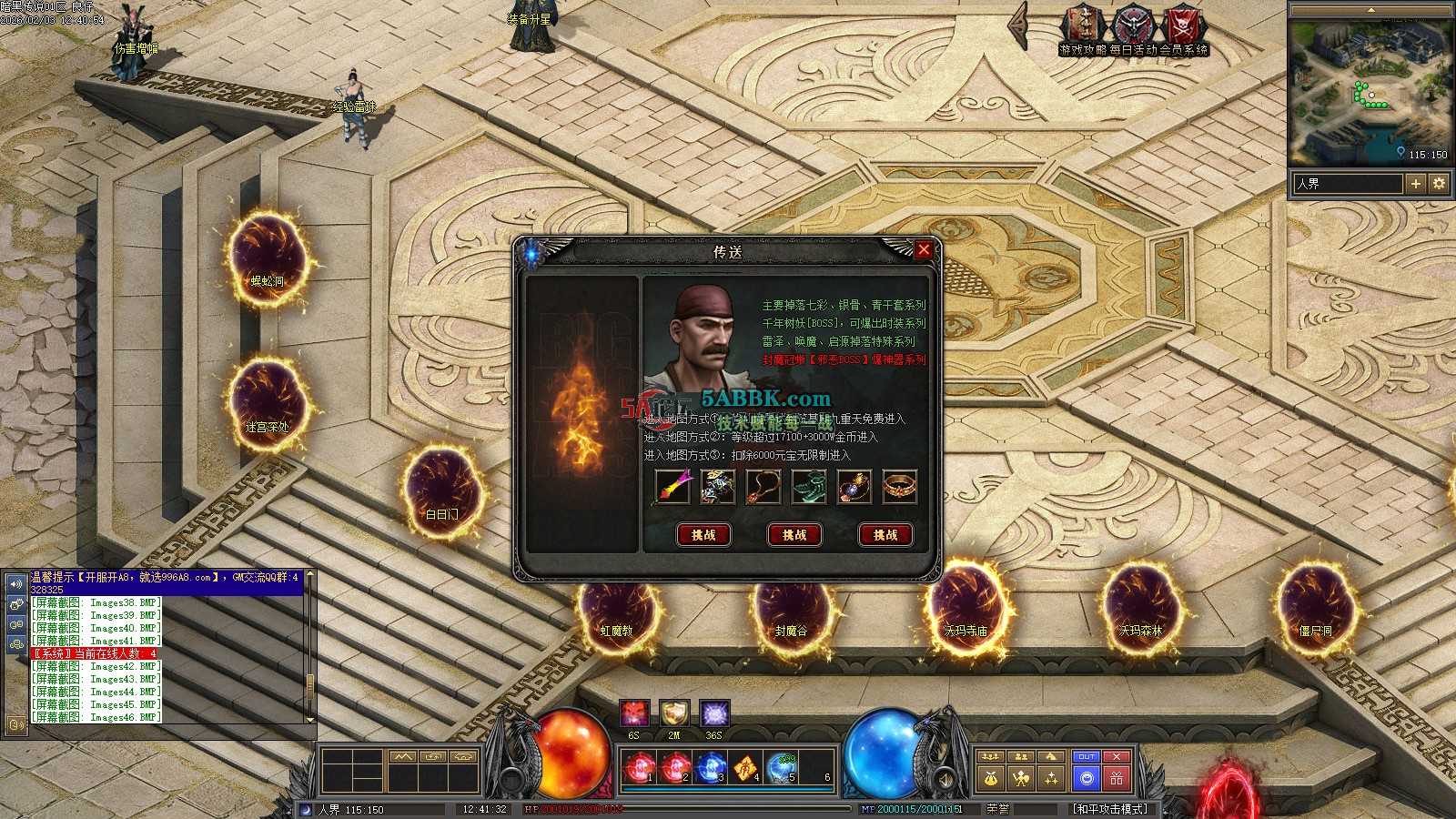
Task: Click the rightmost 挑战 challenge button
Action: tap(885, 535)
